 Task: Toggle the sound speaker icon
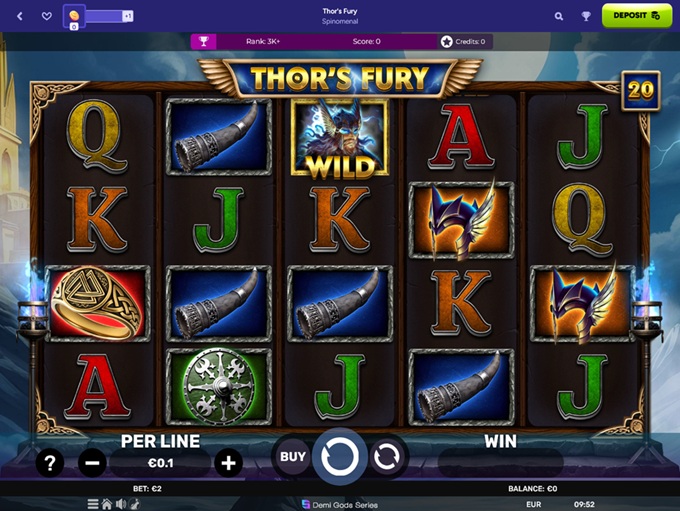point(121,504)
